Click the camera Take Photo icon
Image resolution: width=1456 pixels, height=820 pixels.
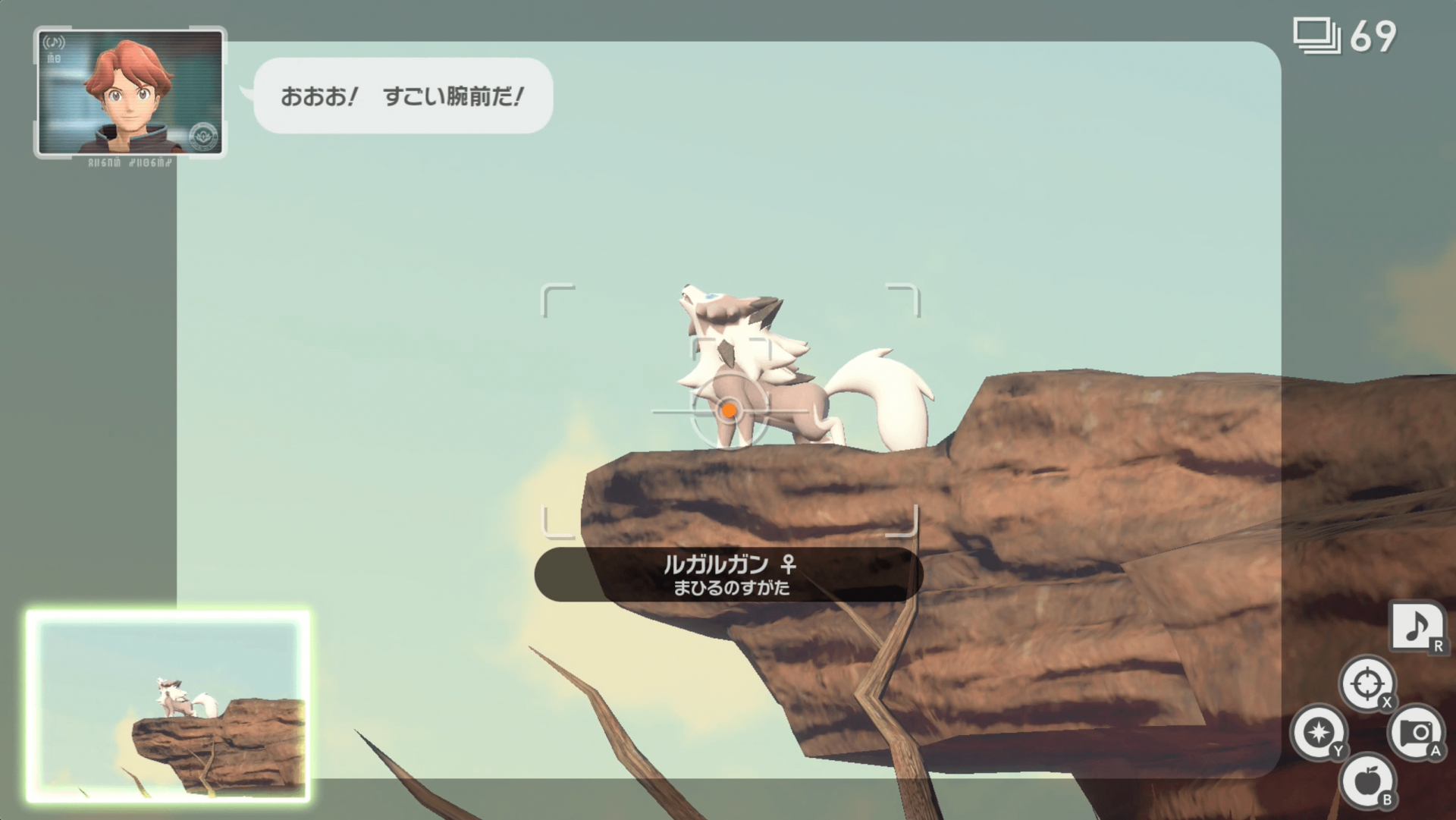[x=1417, y=730]
